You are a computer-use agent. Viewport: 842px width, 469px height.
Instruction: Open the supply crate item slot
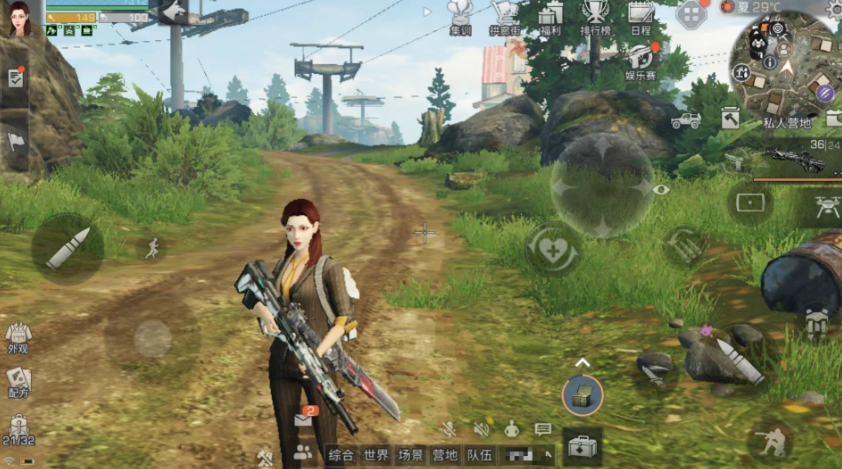(581, 395)
